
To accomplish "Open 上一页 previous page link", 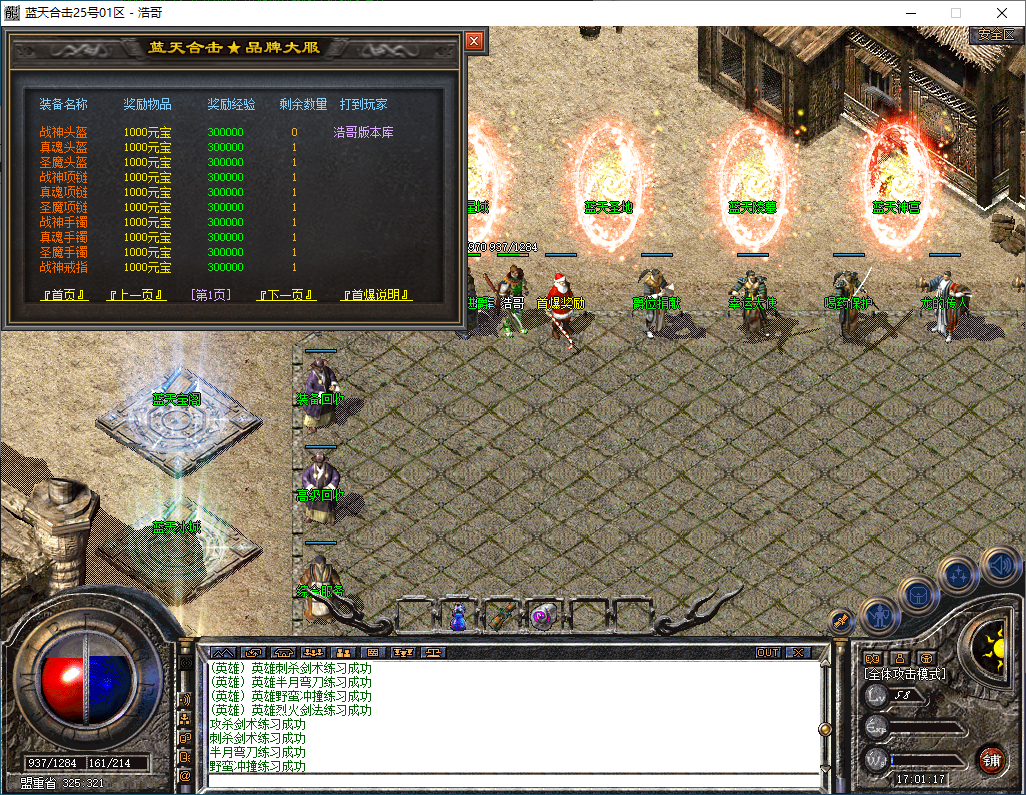I will point(136,295).
